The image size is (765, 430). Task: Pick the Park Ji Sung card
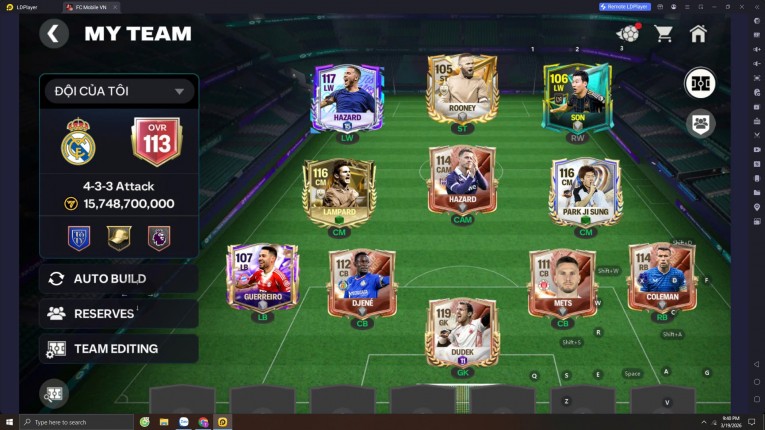click(585, 190)
